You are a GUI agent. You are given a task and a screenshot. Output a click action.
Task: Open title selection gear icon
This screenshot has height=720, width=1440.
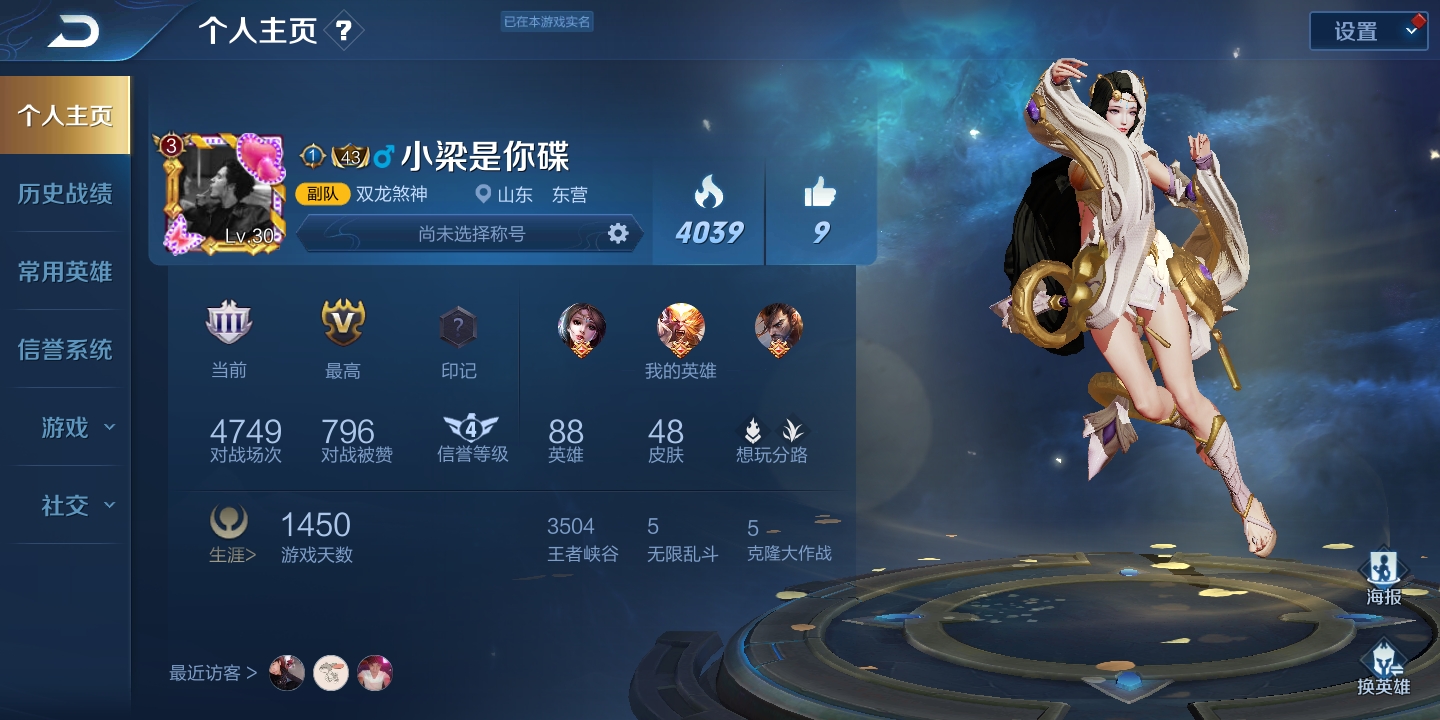618,234
